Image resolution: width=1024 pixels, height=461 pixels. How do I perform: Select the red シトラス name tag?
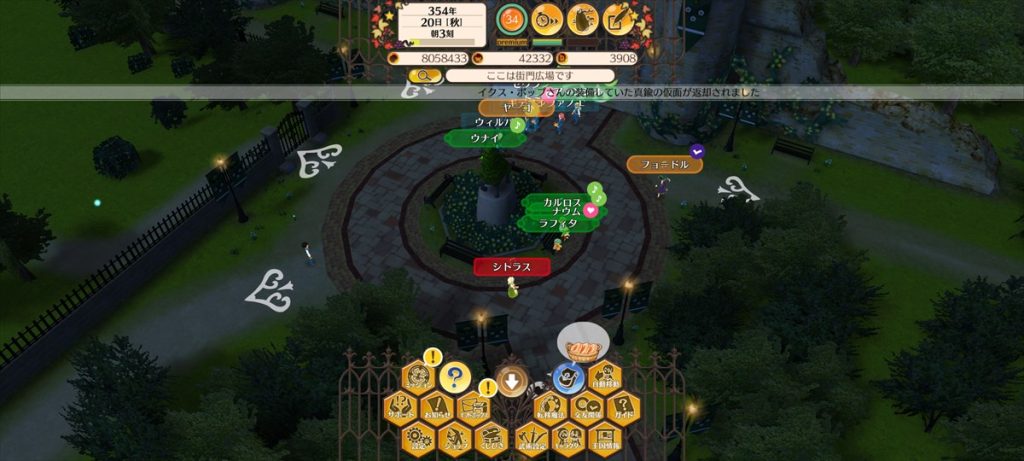(512, 266)
